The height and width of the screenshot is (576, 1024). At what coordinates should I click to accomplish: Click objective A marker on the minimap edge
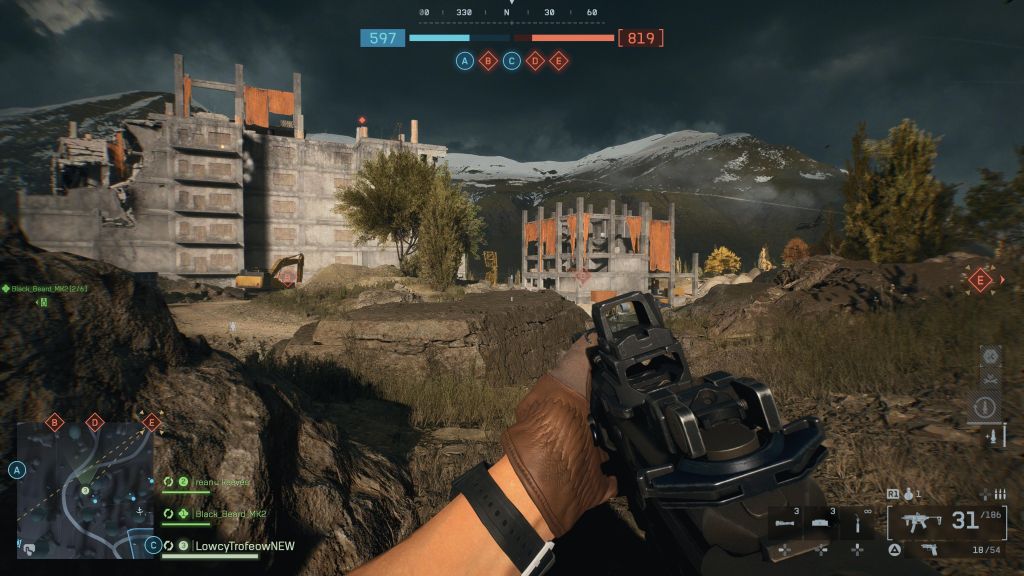pyautogui.click(x=17, y=469)
